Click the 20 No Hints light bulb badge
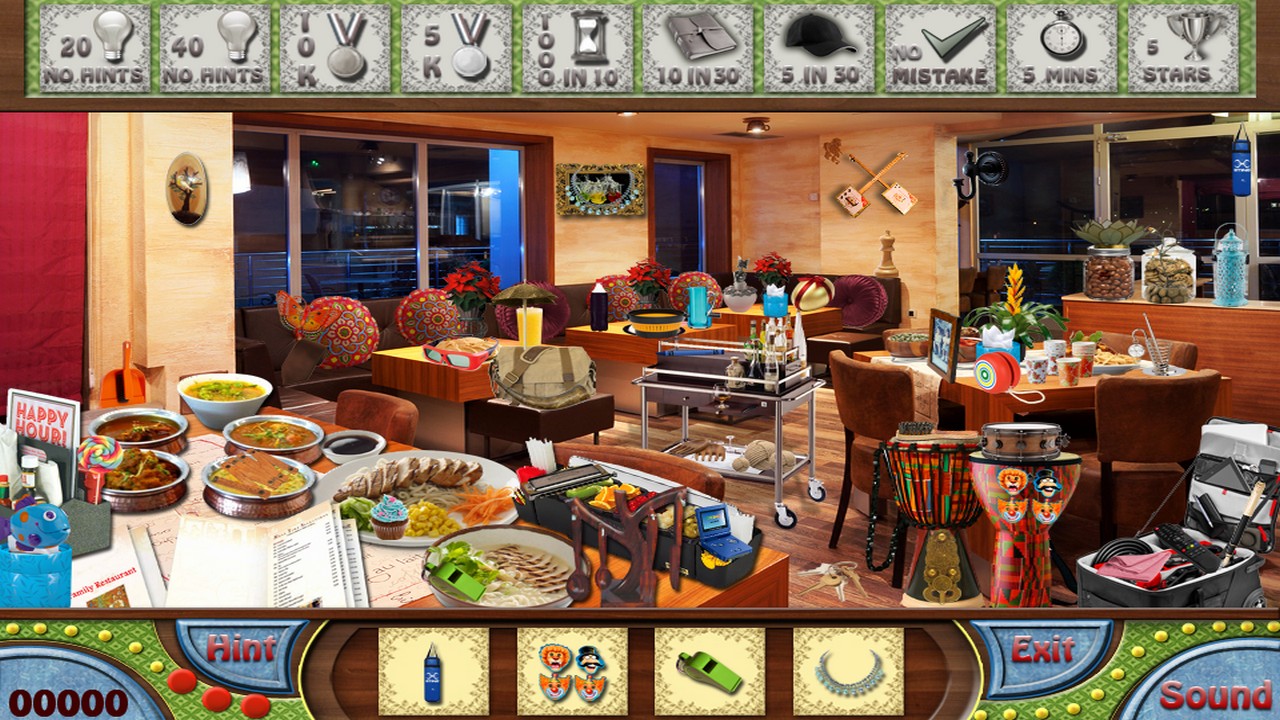The width and height of the screenshot is (1280, 720). [x=96, y=46]
